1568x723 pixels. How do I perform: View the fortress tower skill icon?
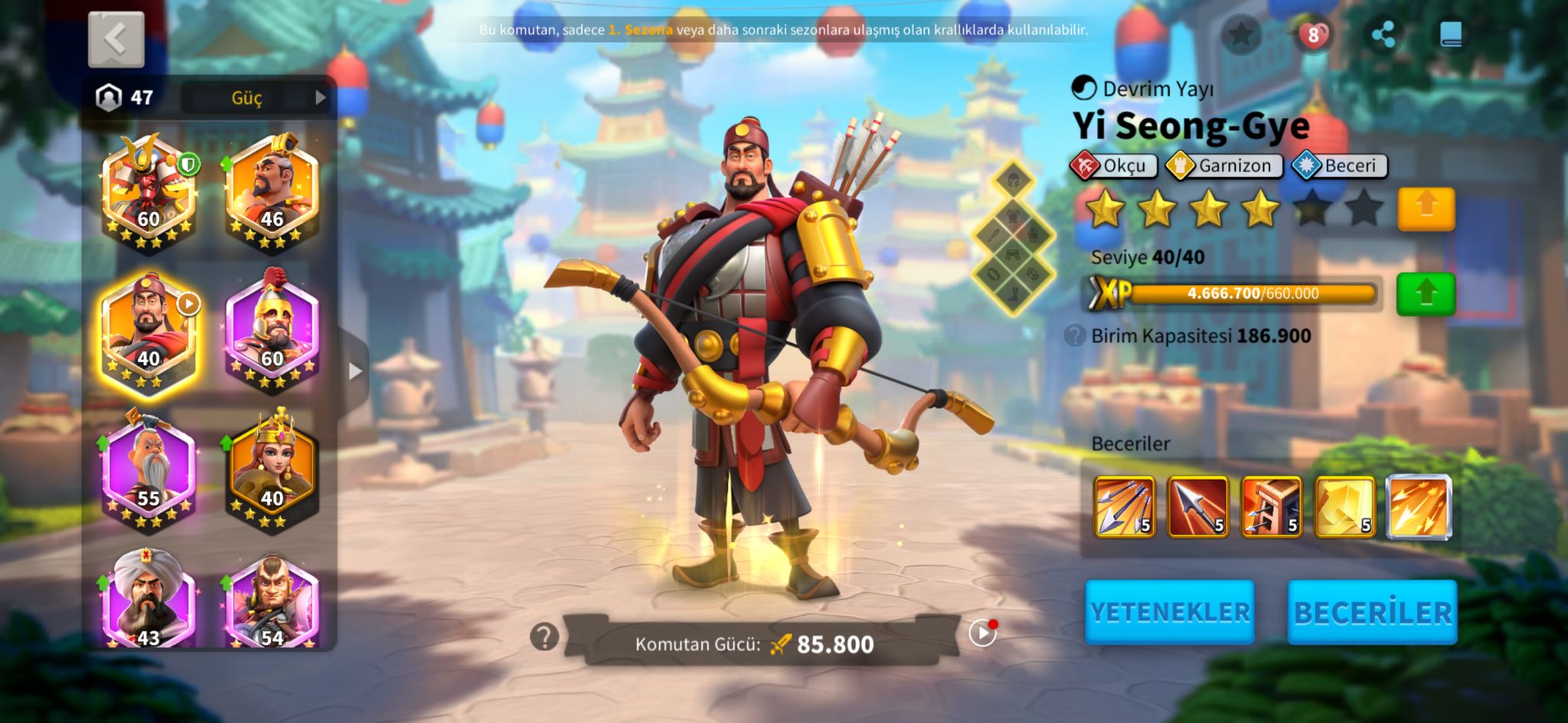tap(1271, 506)
